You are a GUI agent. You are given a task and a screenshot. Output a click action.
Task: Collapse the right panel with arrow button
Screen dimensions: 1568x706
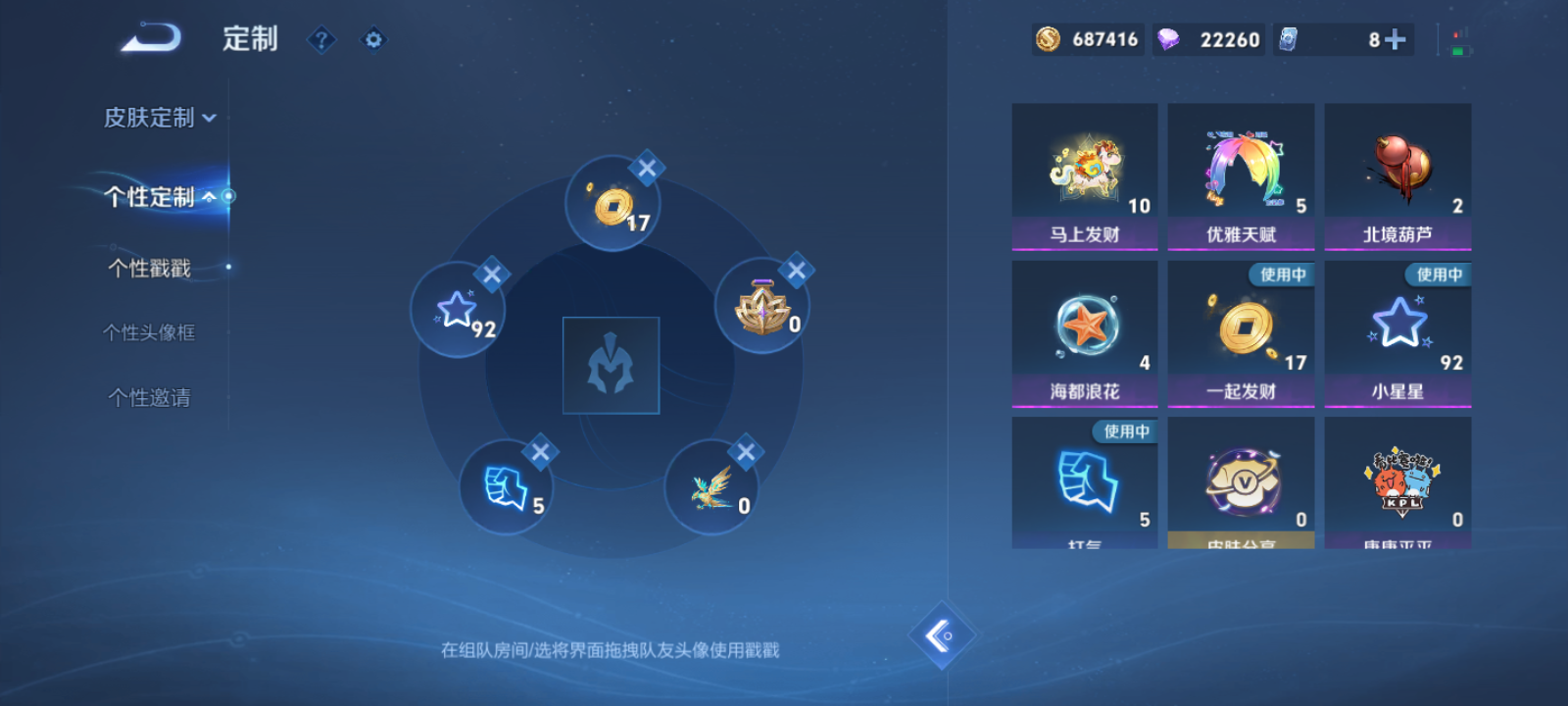tap(943, 634)
